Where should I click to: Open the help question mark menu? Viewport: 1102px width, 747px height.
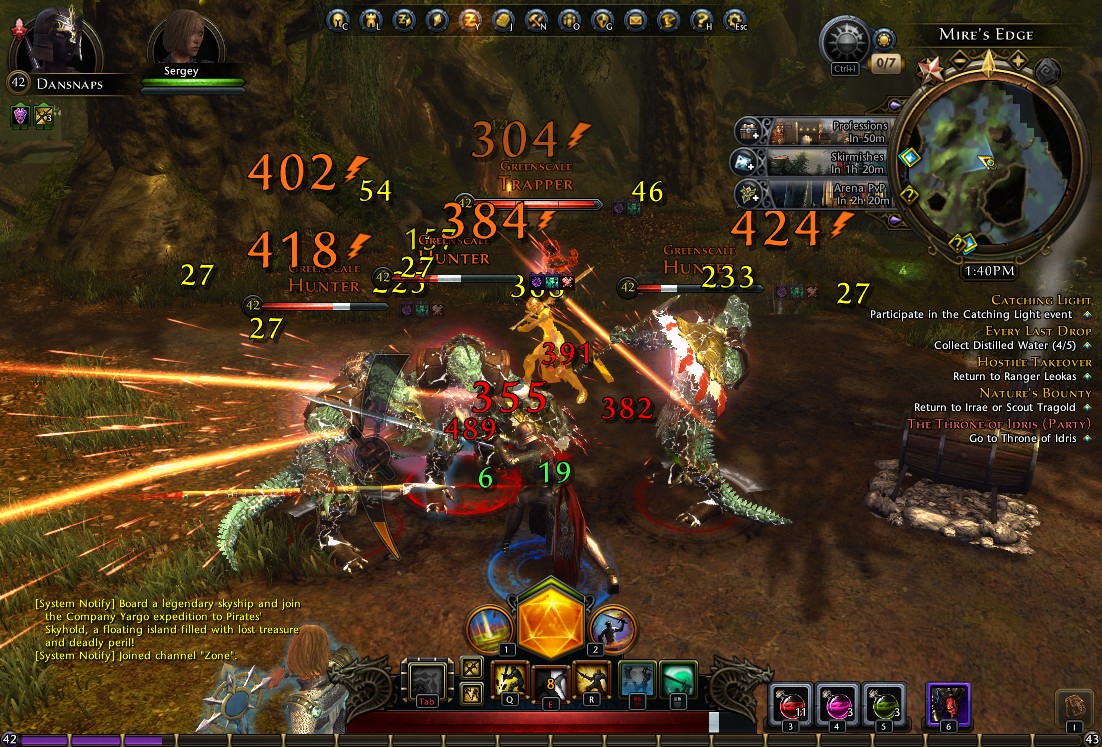(701, 19)
